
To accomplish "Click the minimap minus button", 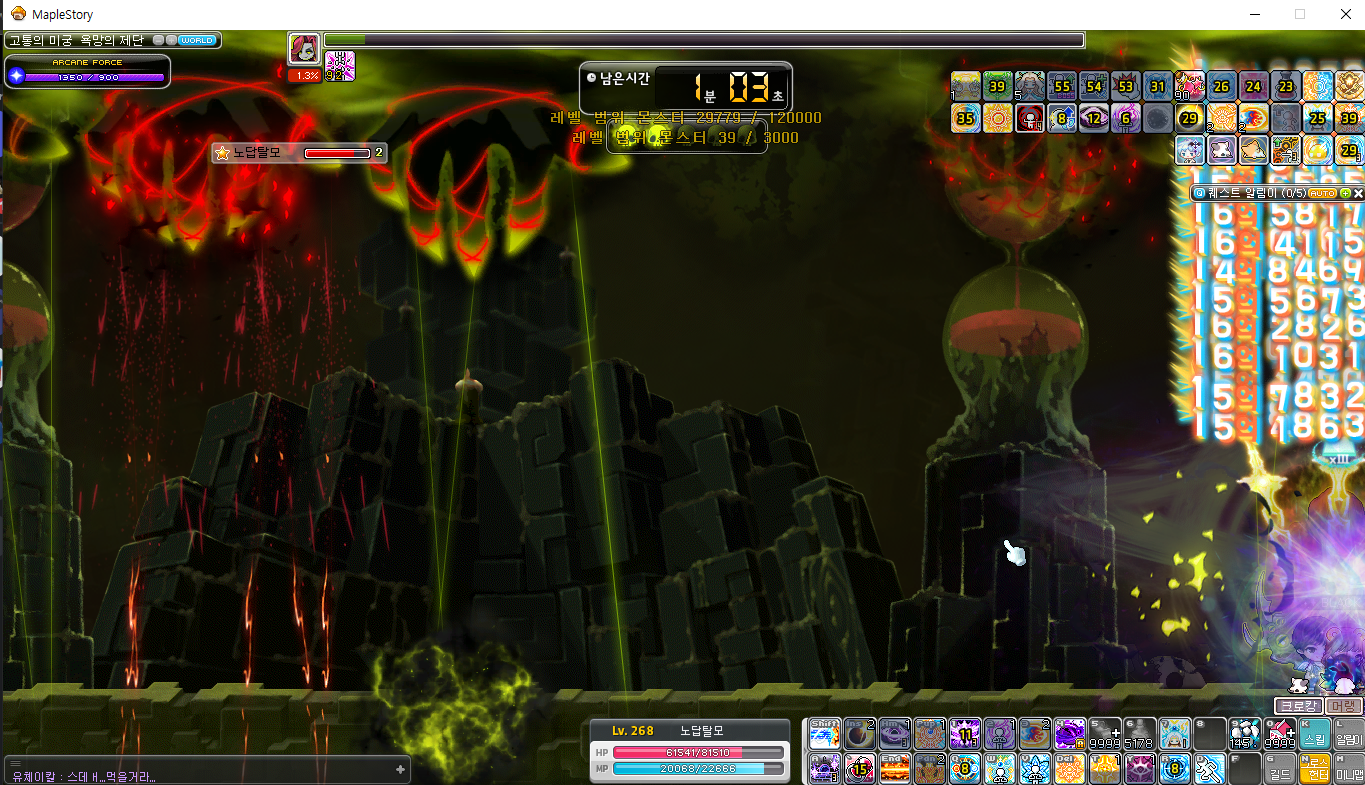I will point(159,40).
